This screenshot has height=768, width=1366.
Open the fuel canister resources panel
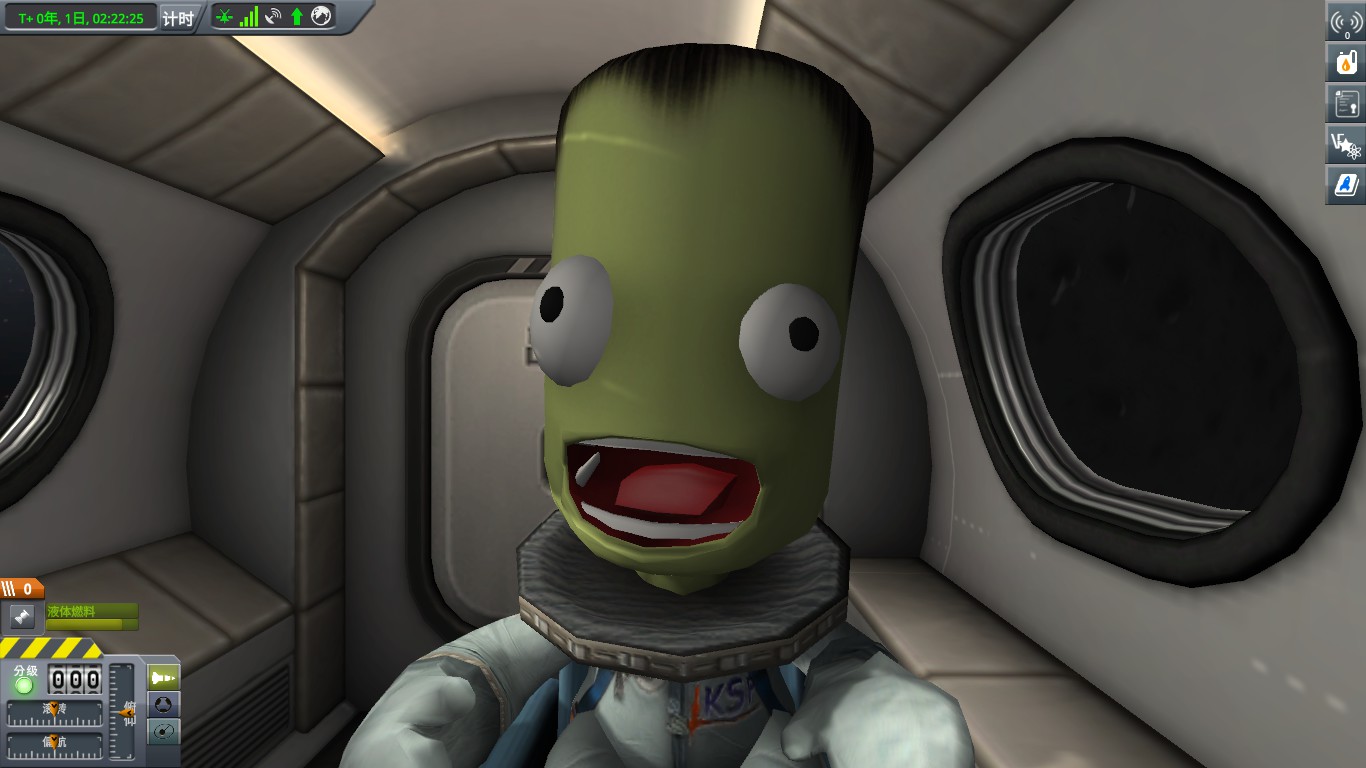point(1346,63)
